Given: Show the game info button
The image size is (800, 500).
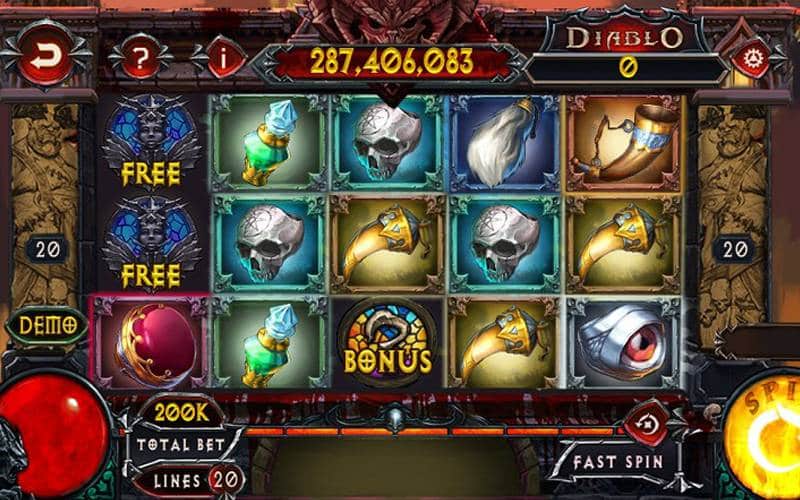Looking at the screenshot, I should [221, 58].
